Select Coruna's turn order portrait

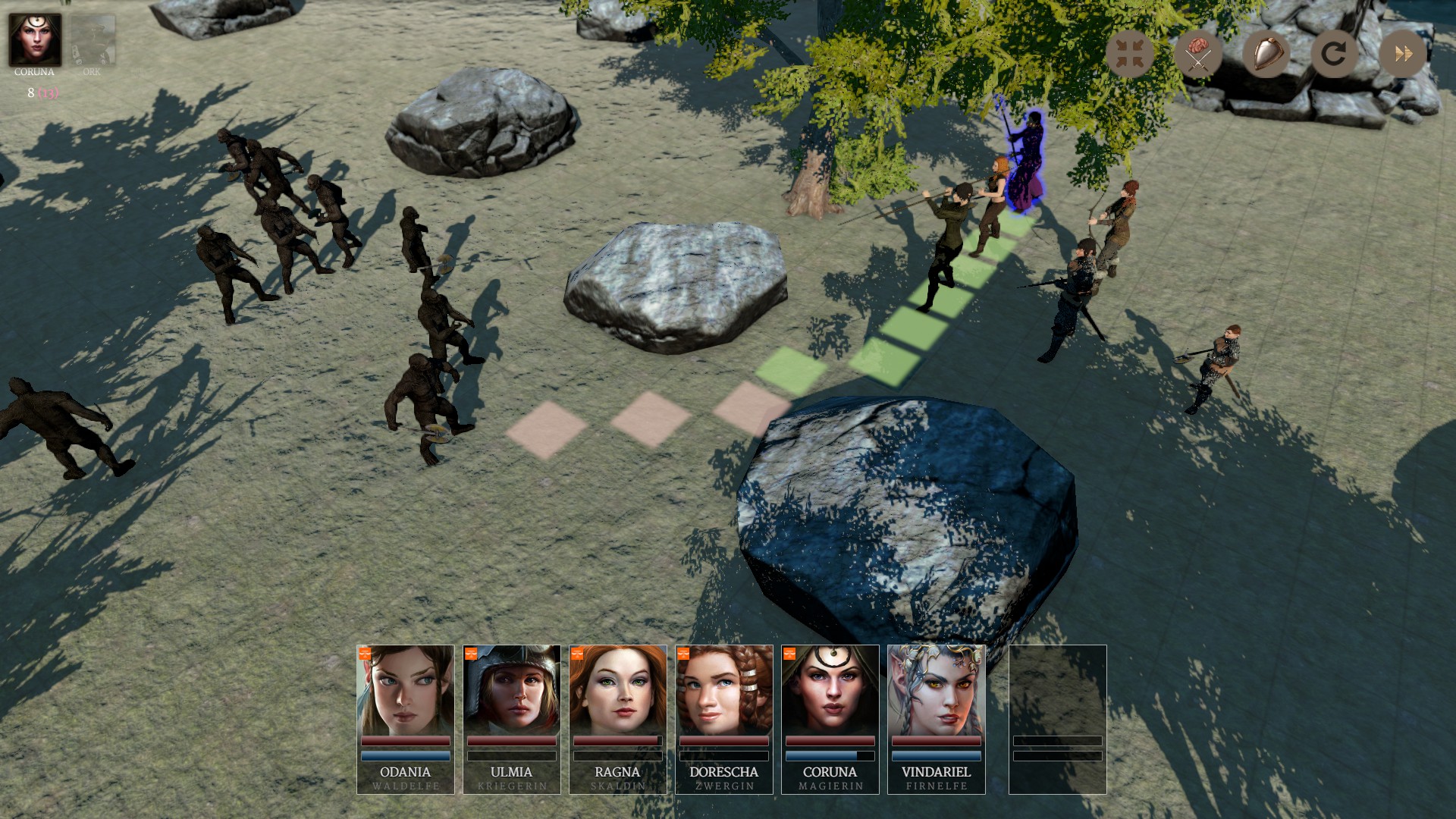point(35,39)
